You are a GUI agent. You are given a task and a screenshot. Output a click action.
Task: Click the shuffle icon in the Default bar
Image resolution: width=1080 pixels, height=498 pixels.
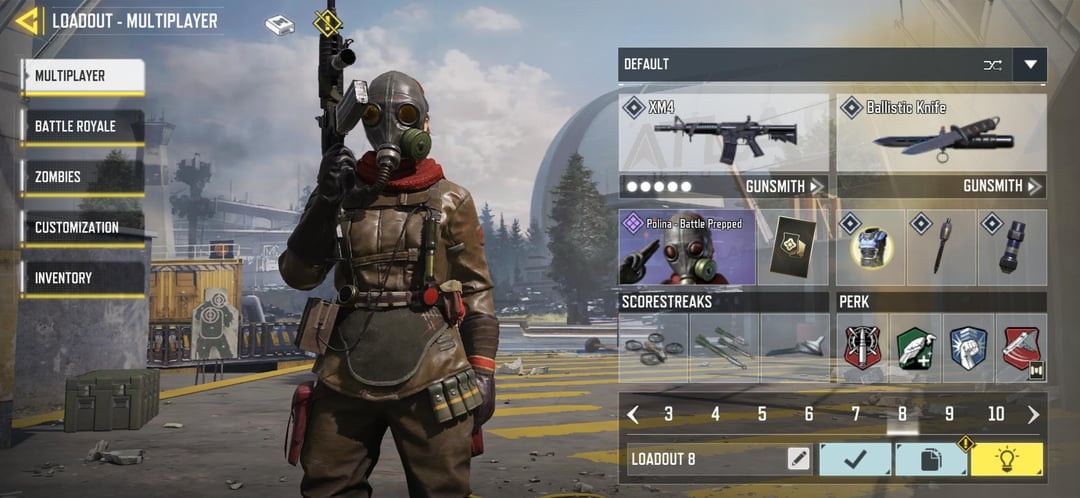pos(992,65)
